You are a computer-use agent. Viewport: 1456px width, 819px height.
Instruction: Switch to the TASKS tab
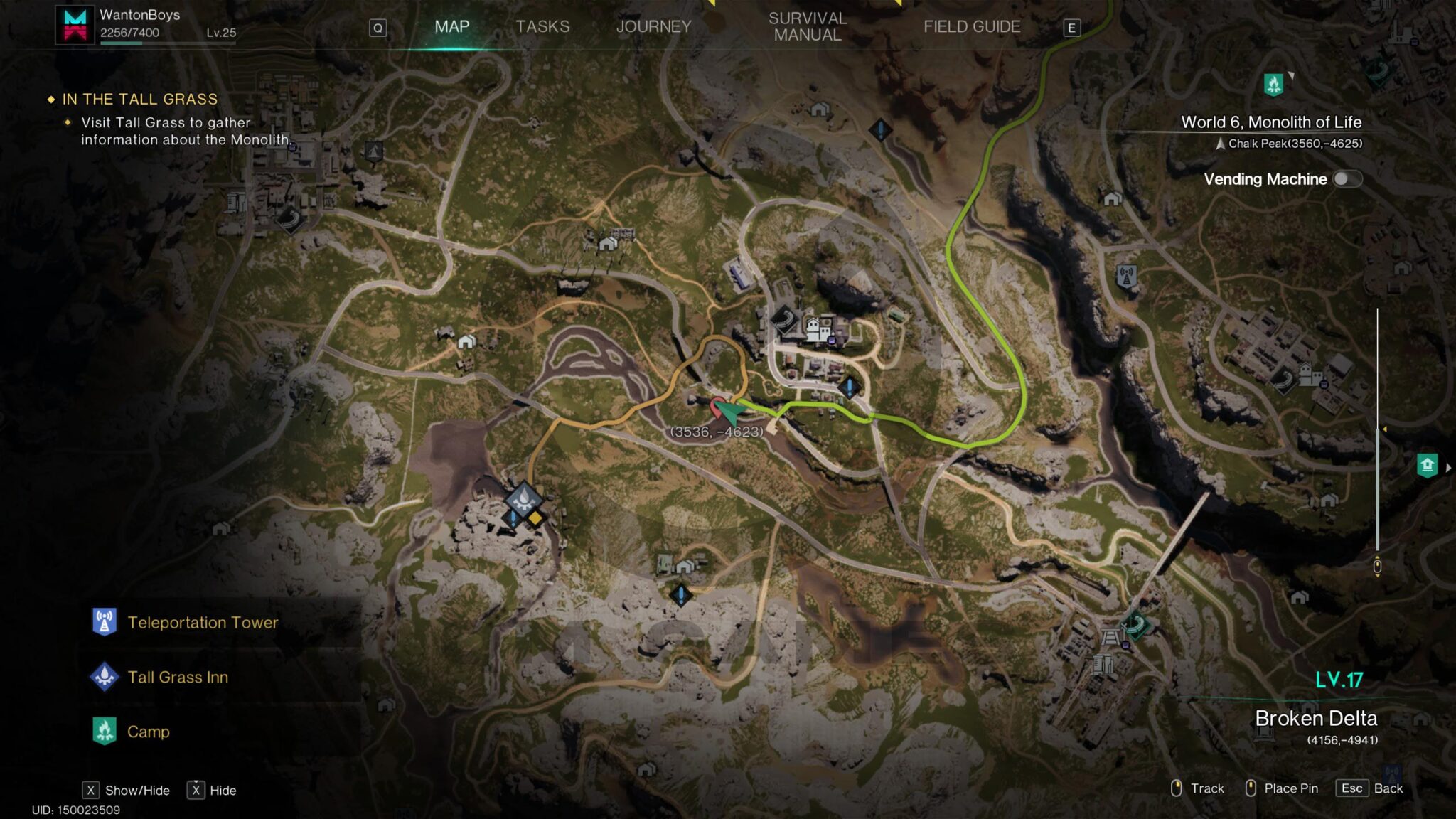click(x=542, y=26)
